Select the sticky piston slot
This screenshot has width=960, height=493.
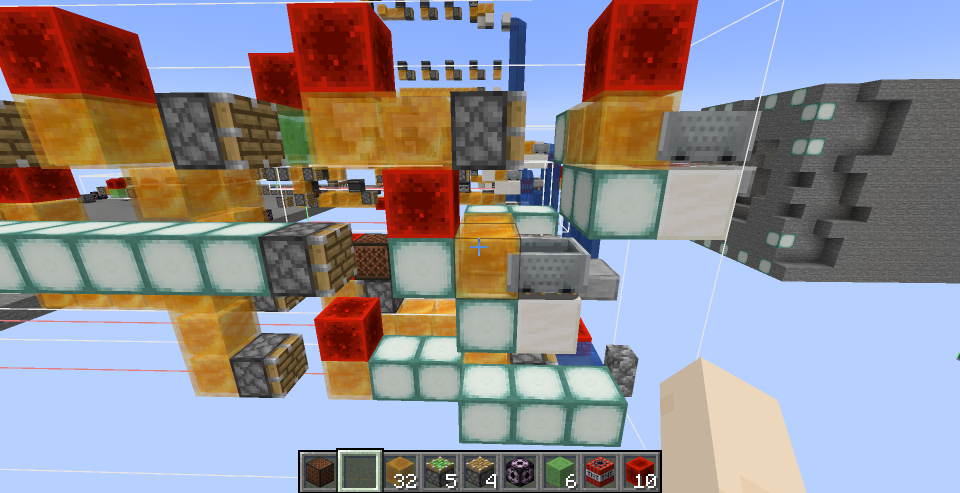point(440,471)
